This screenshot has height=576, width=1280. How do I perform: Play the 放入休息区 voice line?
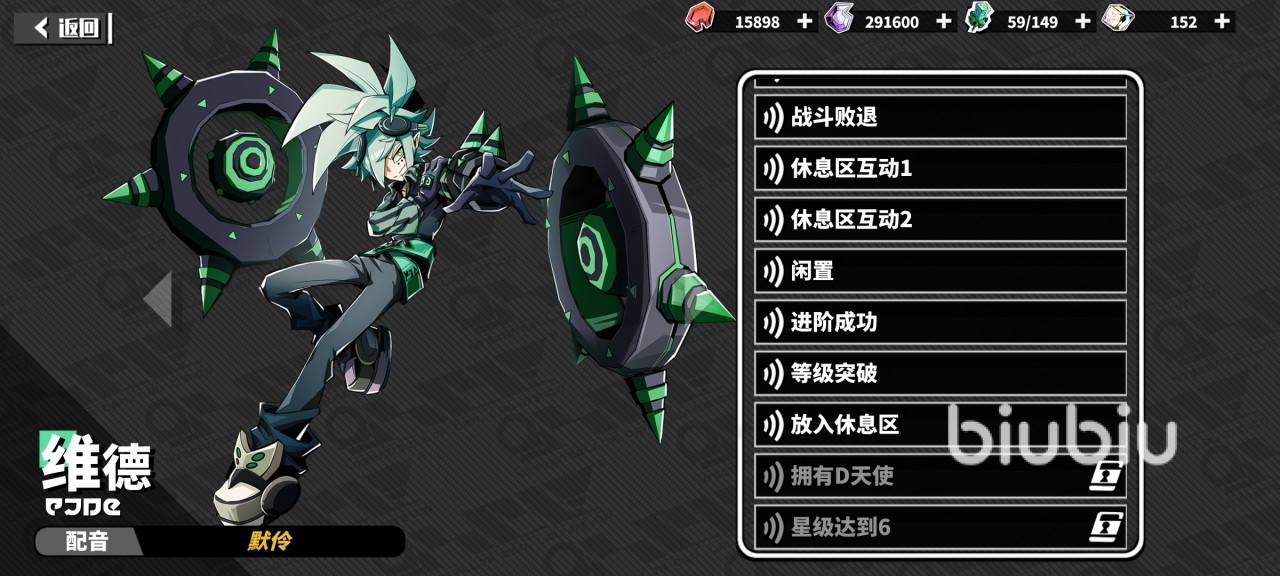point(940,425)
